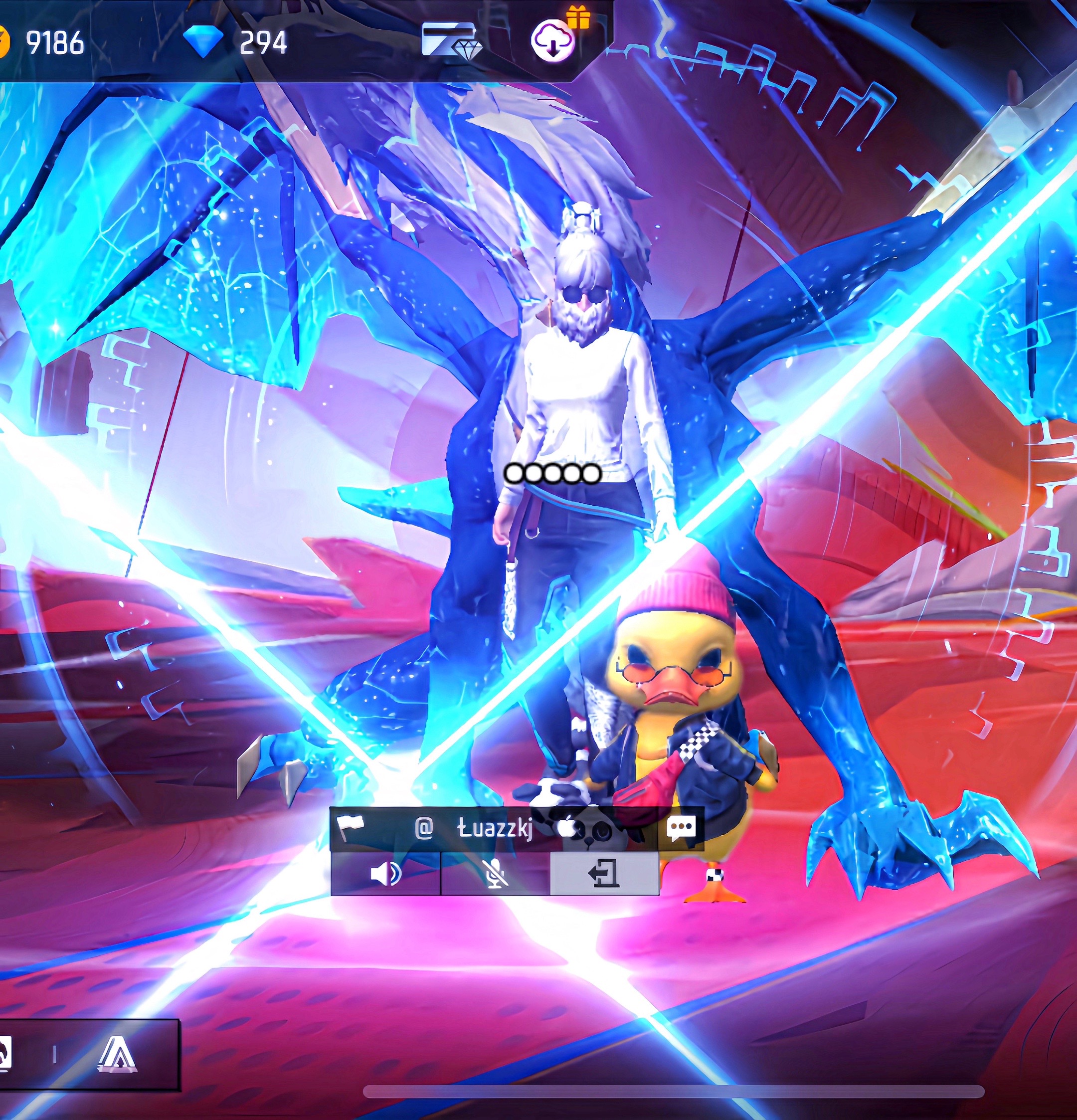The width and height of the screenshot is (1077, 1120).
Task: Click the white flag report icon
Action: (x=350, y=826)
